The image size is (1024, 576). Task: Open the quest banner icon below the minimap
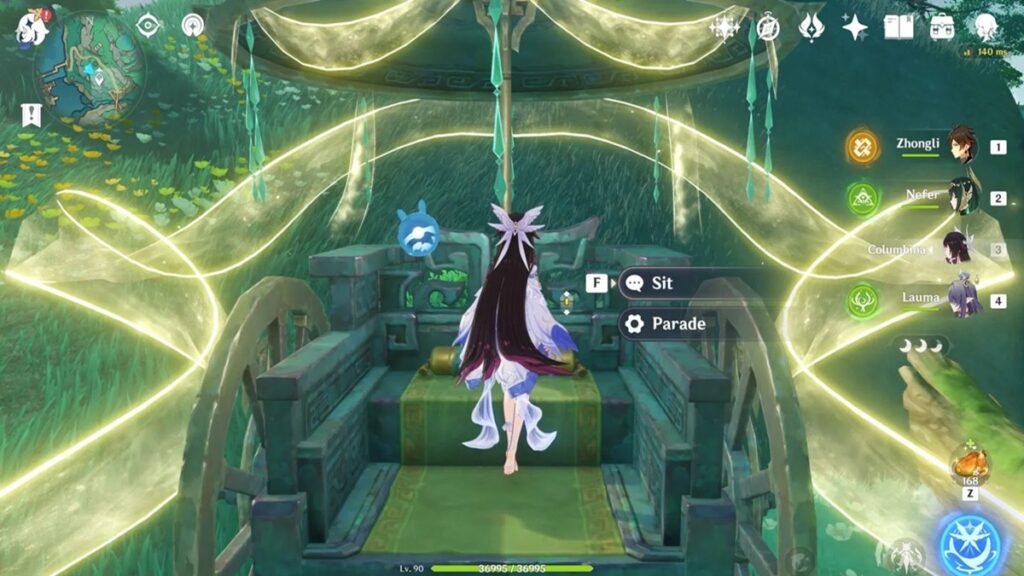click(x=31, y=114)
